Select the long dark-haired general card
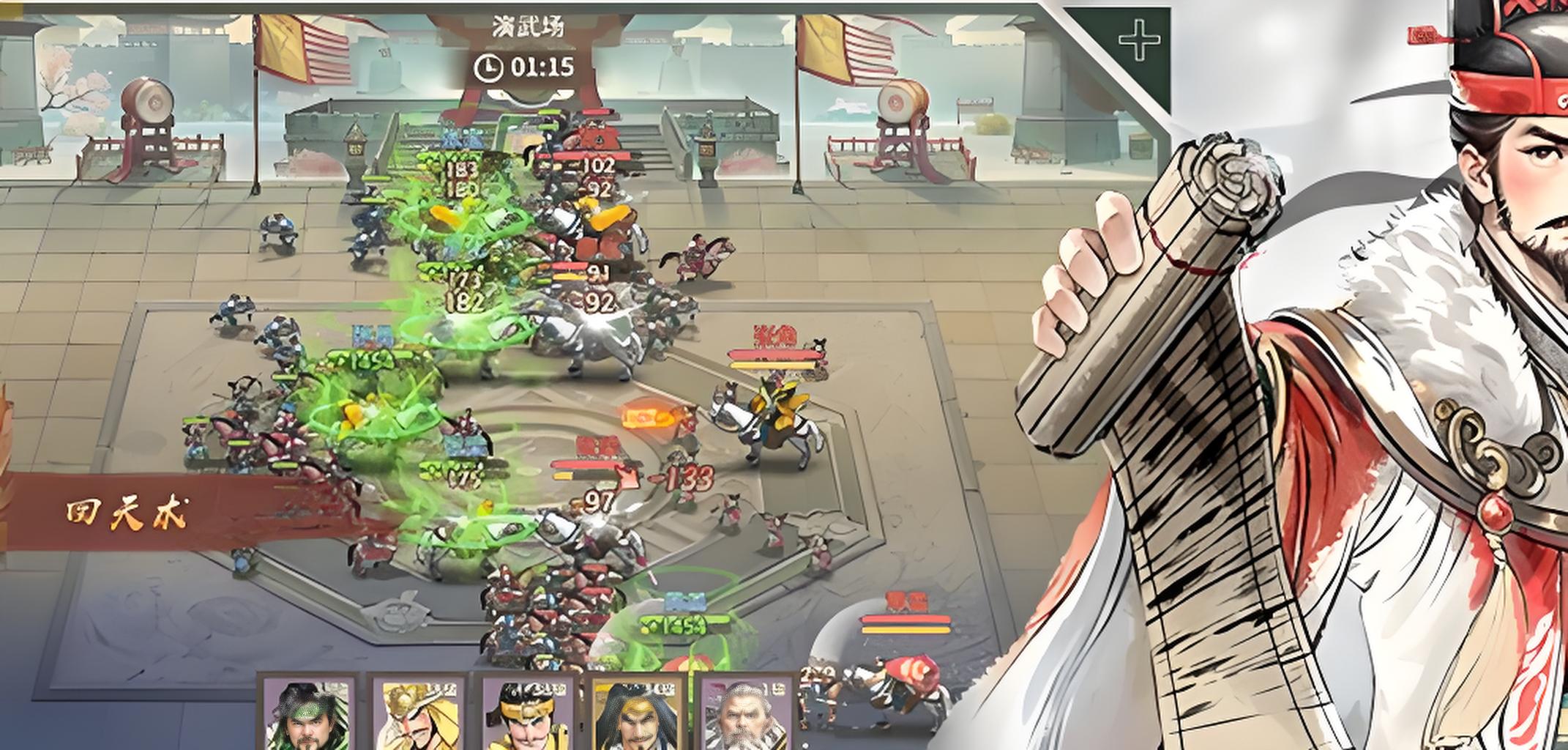1568x750 pixels. 637,714
